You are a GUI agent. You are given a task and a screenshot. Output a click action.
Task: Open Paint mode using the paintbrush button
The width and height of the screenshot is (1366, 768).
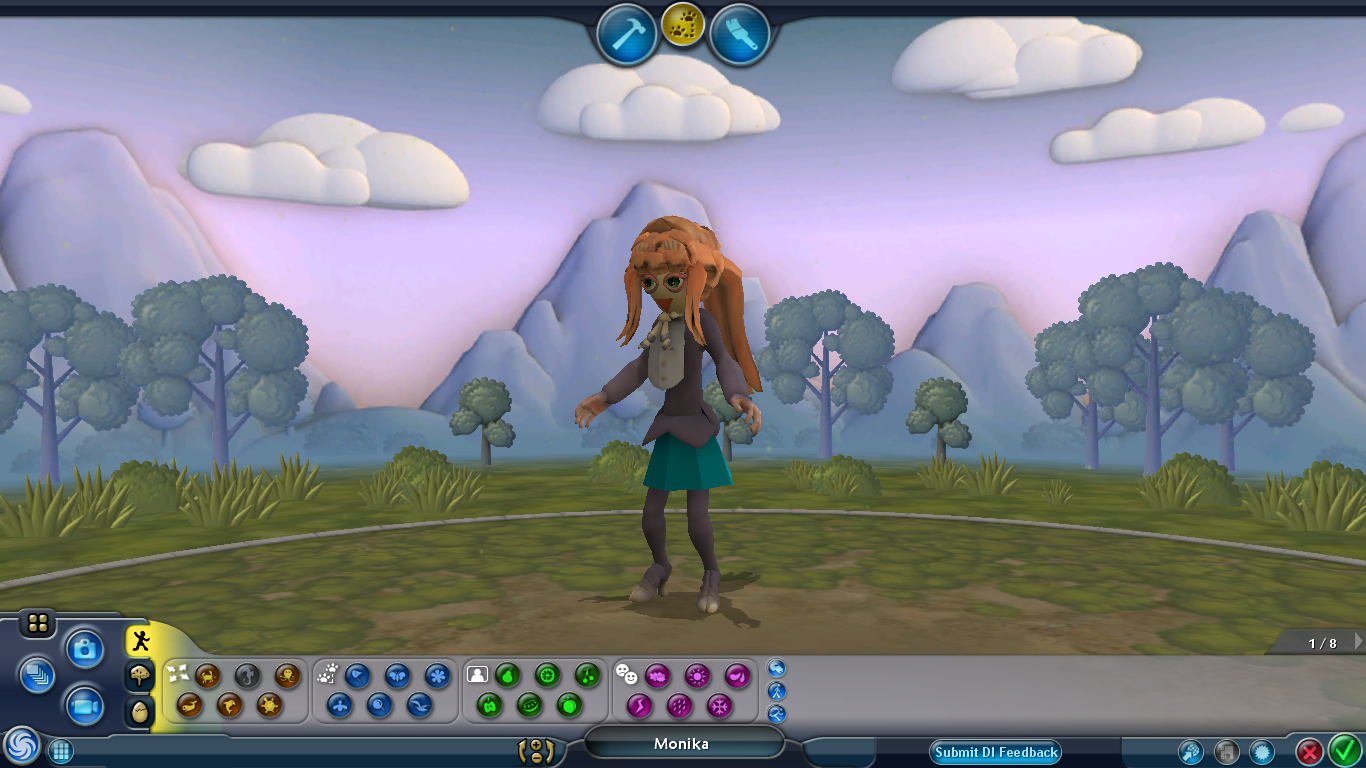point(740,35)
